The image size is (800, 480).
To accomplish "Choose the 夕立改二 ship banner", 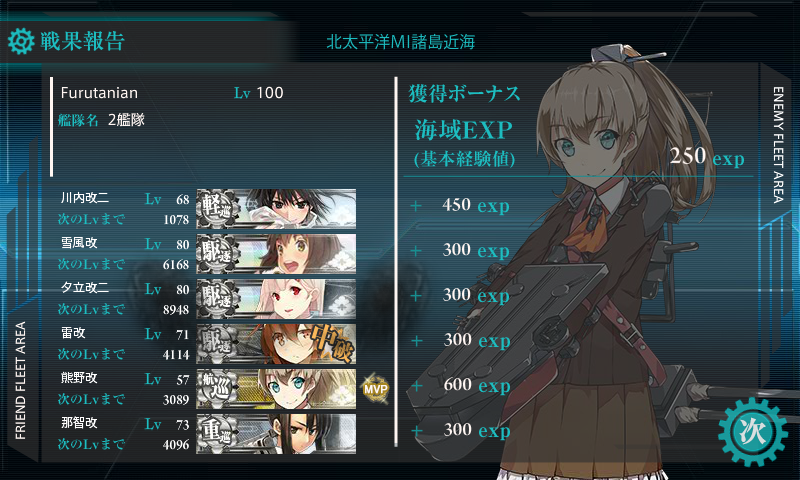I will pyautogui.click(x=276, y=297).
